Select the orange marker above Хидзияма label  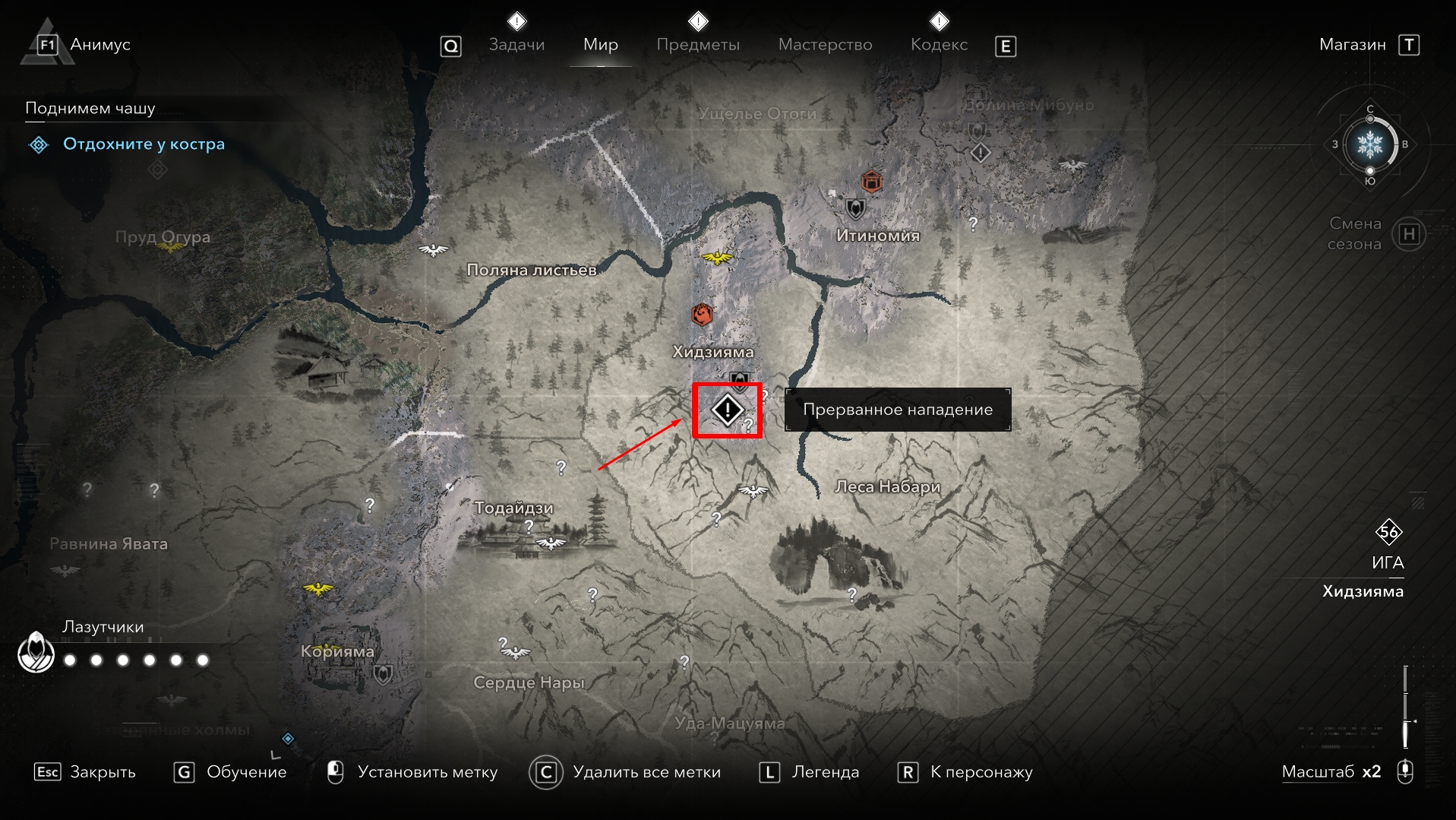point(702,314)
